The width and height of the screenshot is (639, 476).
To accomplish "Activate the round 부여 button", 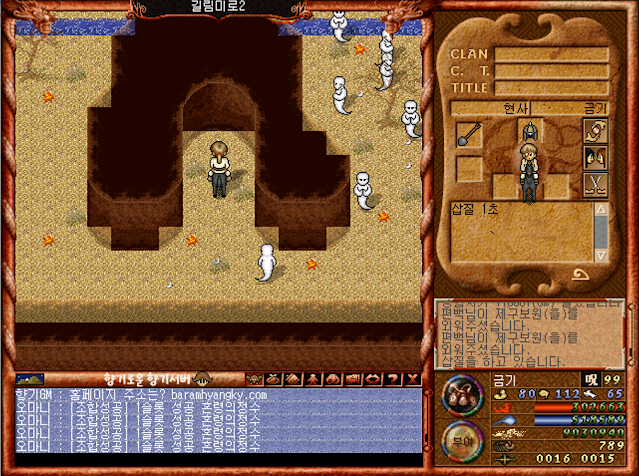I will click(x=462, y=442).
